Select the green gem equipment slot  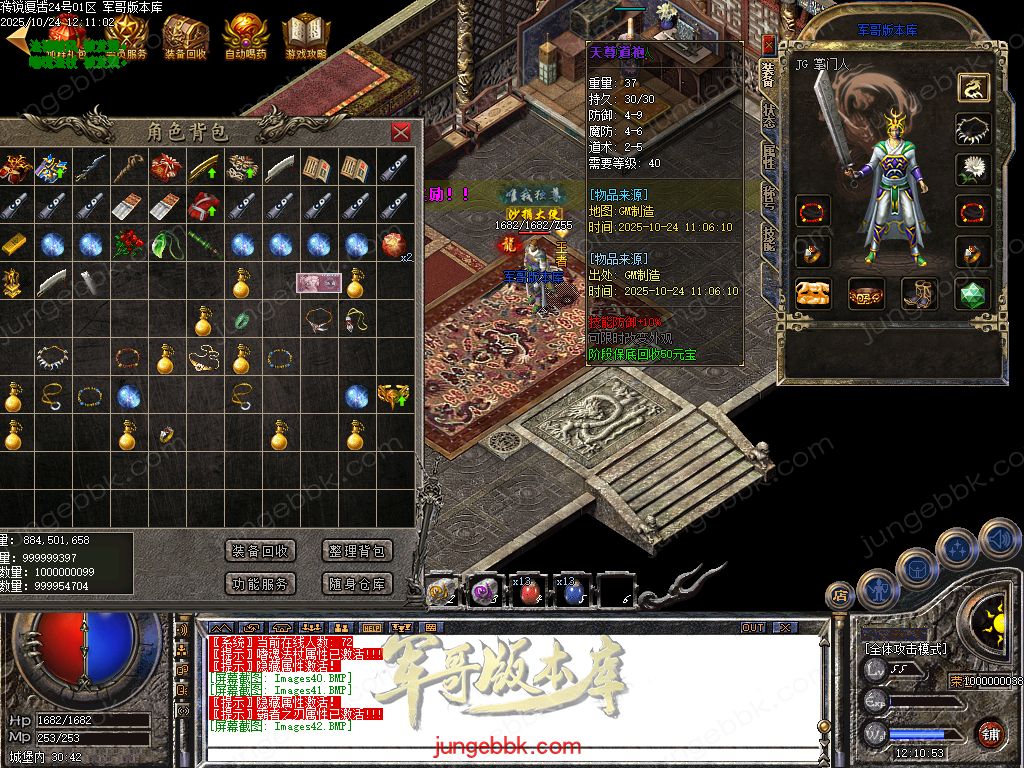(971, 293)
